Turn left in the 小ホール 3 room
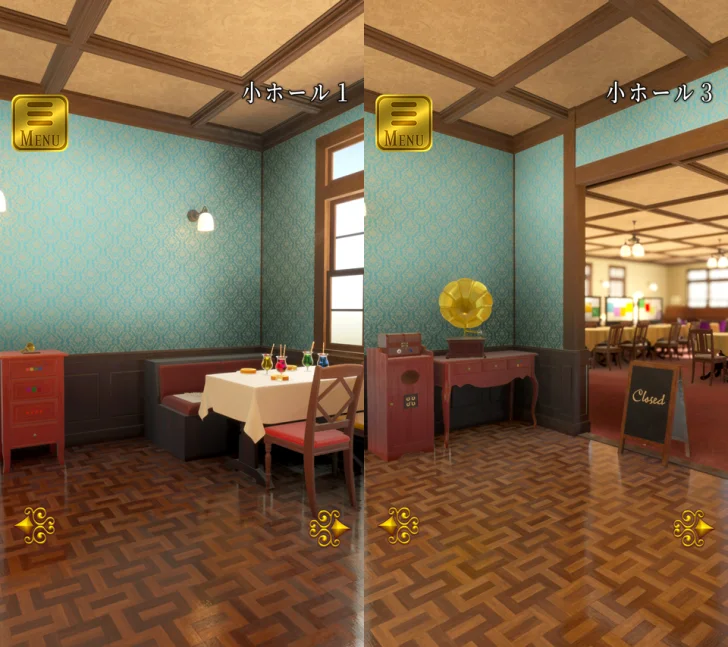This screenshot has height=647, width=728. click(x=400, y=525)
